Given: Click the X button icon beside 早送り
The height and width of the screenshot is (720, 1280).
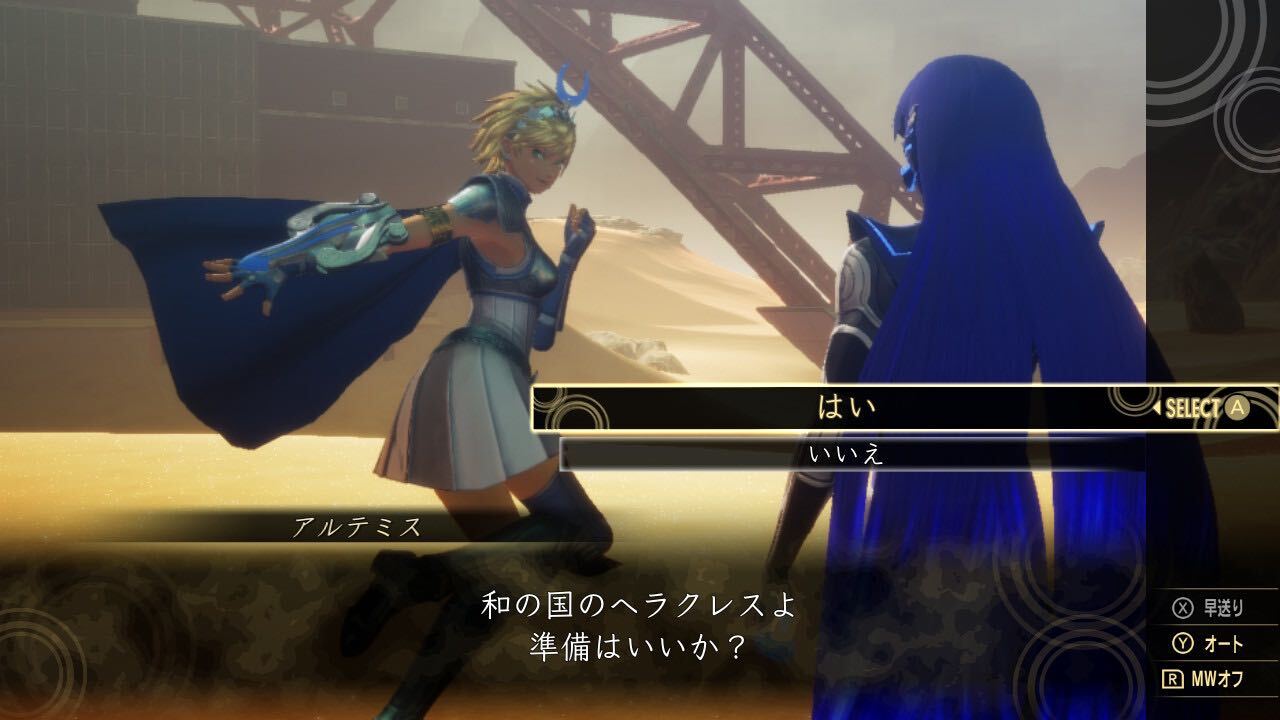Looking at the screenshot, I should pos(1183,608).
